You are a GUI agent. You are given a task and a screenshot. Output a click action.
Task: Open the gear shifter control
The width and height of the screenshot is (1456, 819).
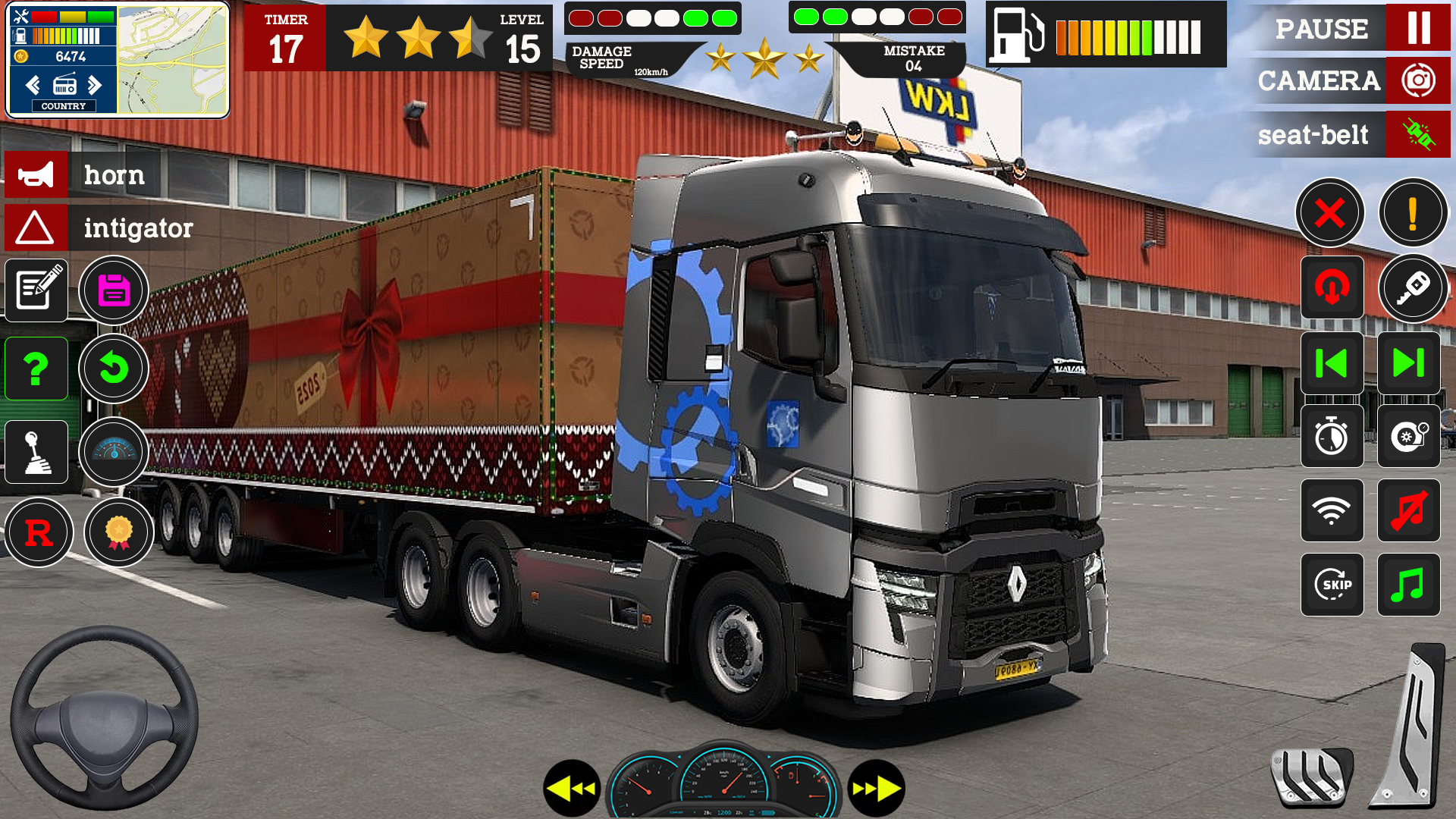point(36,451)
